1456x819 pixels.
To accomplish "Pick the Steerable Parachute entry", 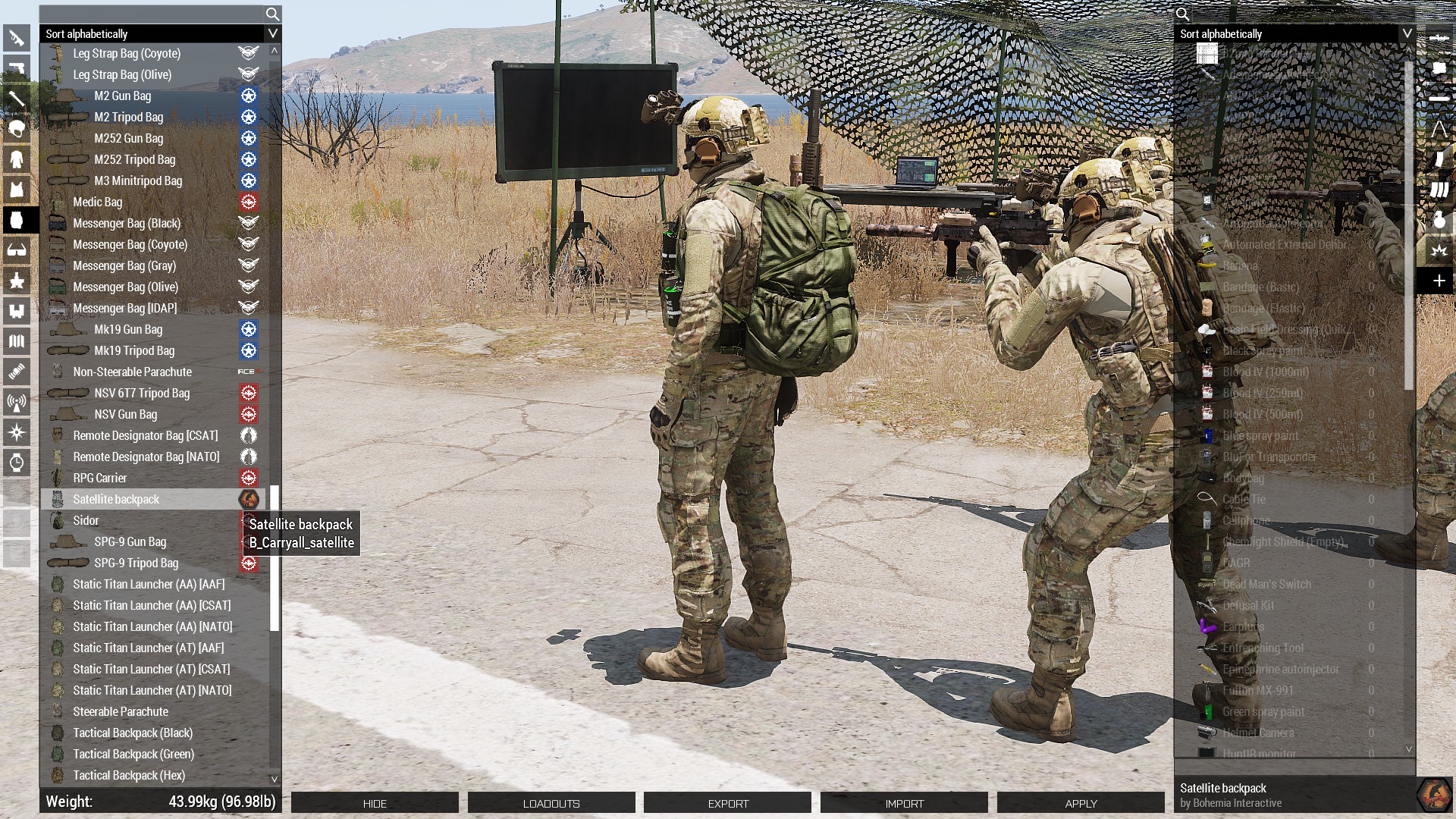I will 121,711.
